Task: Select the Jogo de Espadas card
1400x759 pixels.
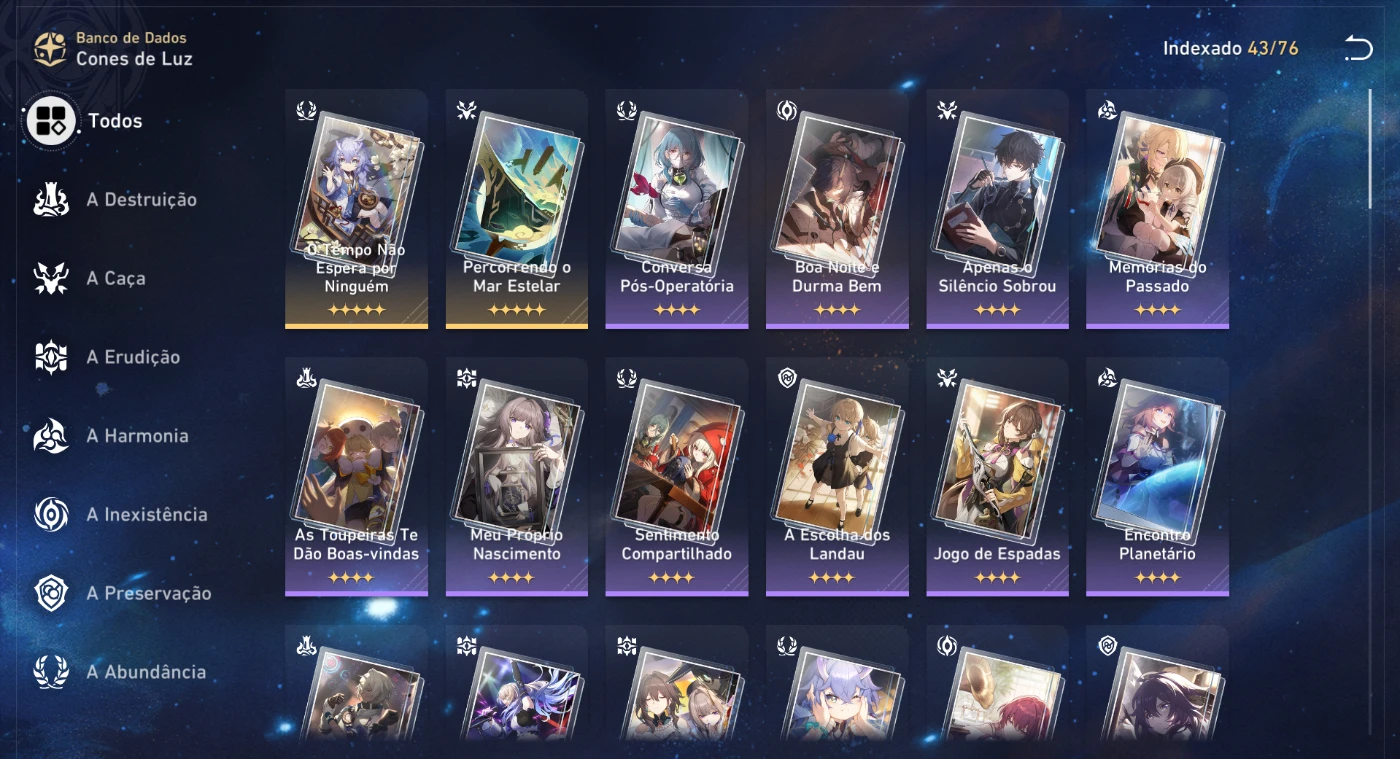Action: click(x=996, y=475)
